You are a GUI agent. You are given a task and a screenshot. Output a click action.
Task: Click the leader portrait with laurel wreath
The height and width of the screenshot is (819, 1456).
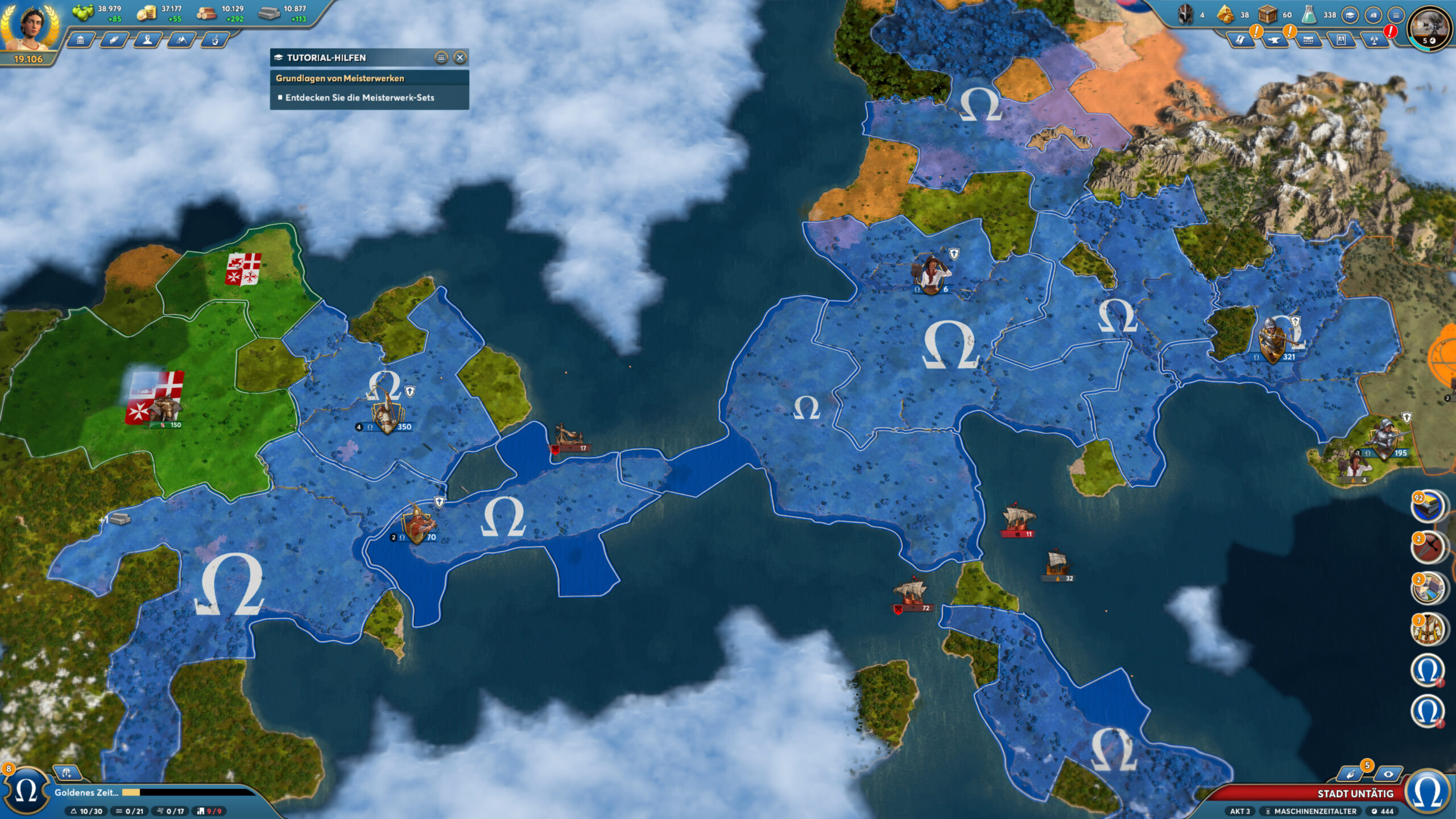[x=30, y=27]
